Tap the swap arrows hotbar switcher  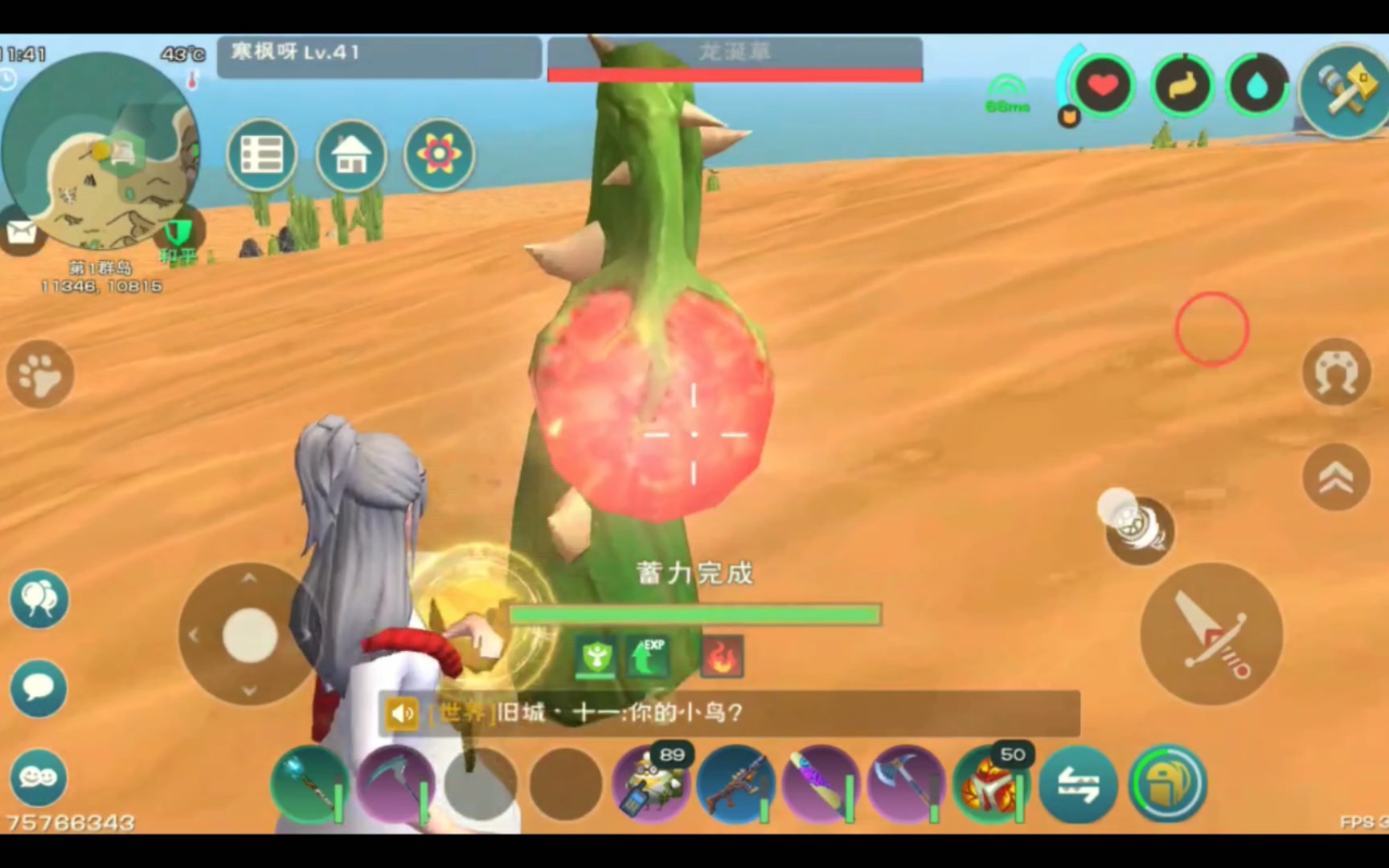(1080, 784)
